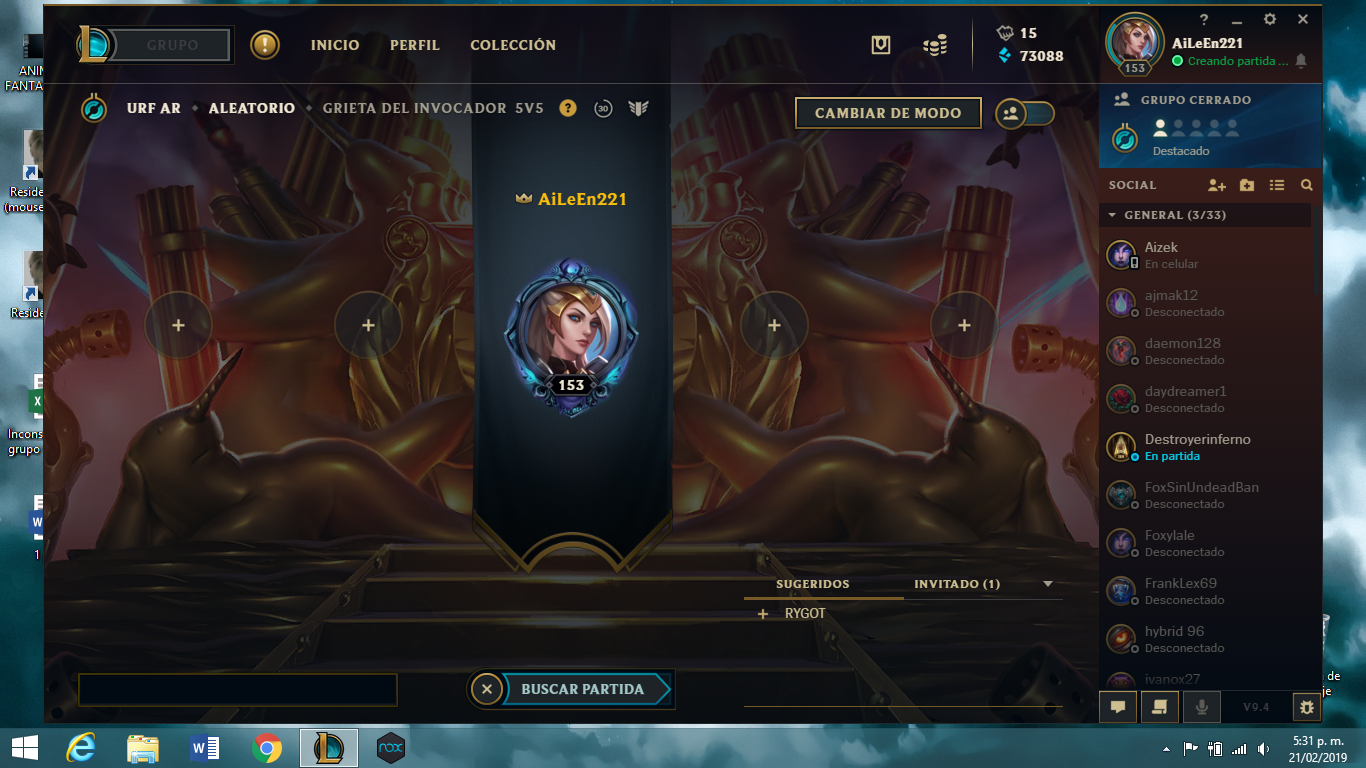Open the friends list options icon
The width and height of the screenshot is (1366, 768).
point(1277,185)
